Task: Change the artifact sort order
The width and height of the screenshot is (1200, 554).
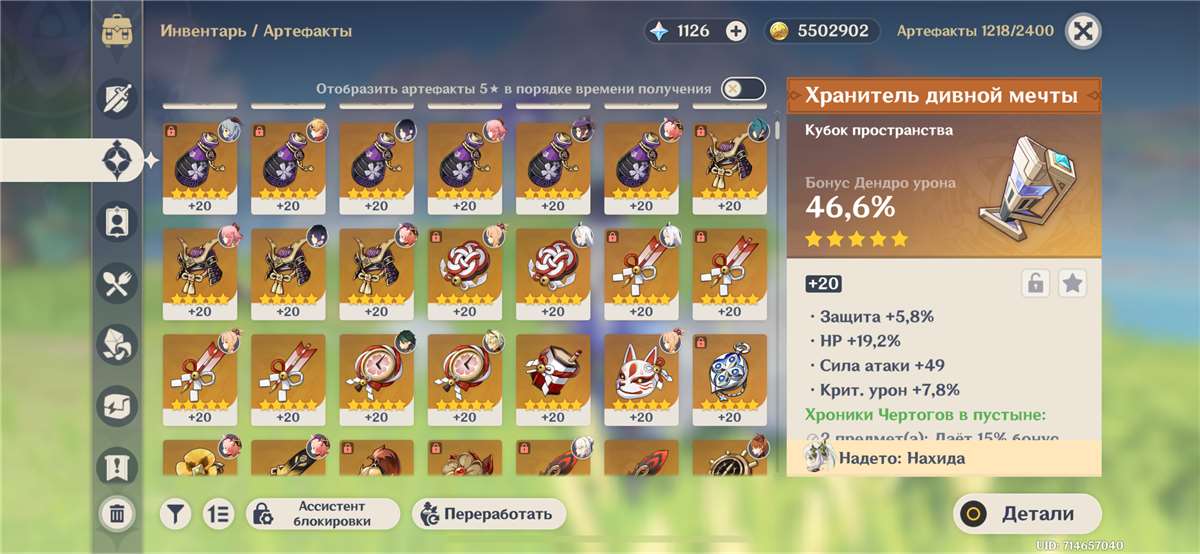Action: [217, 514]
